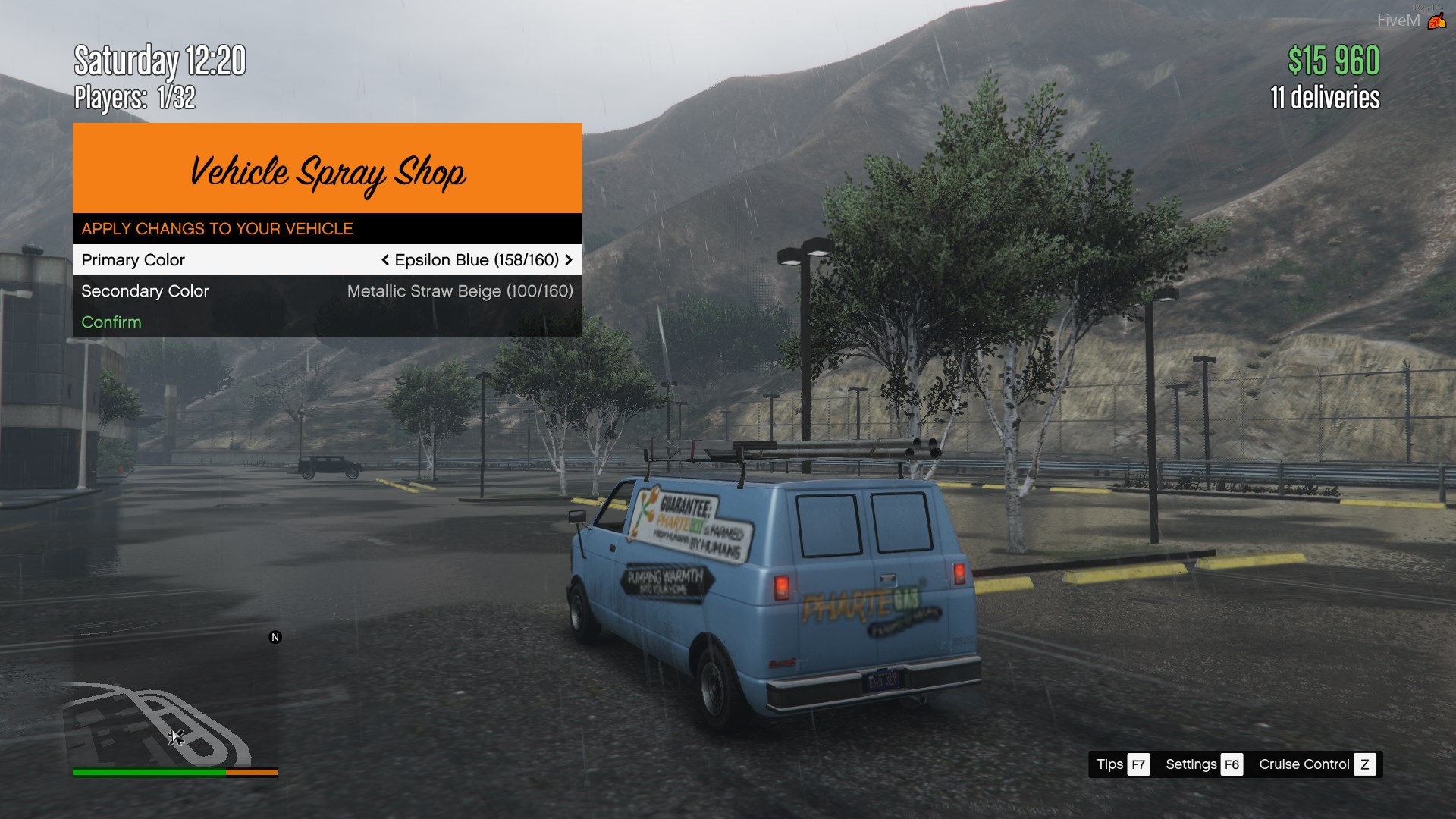Select the Secondary Color row
Viewport: 1456px width, 819px height.
(x=326, y=291)
